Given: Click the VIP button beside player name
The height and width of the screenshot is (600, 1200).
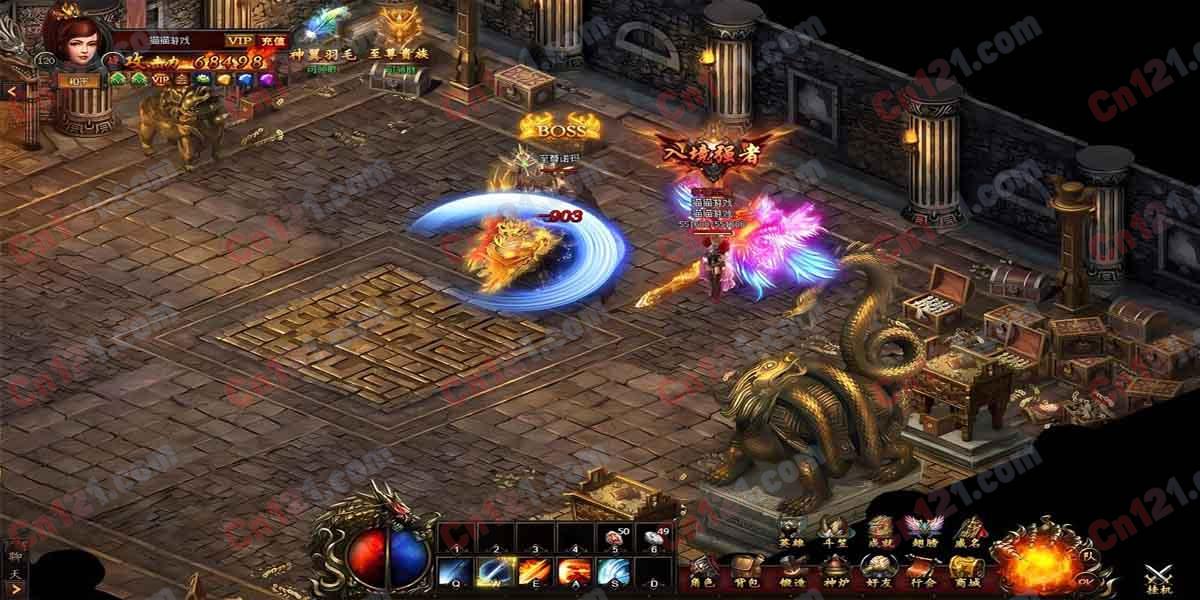Looking at the screenshot, I should click(239, 40).
